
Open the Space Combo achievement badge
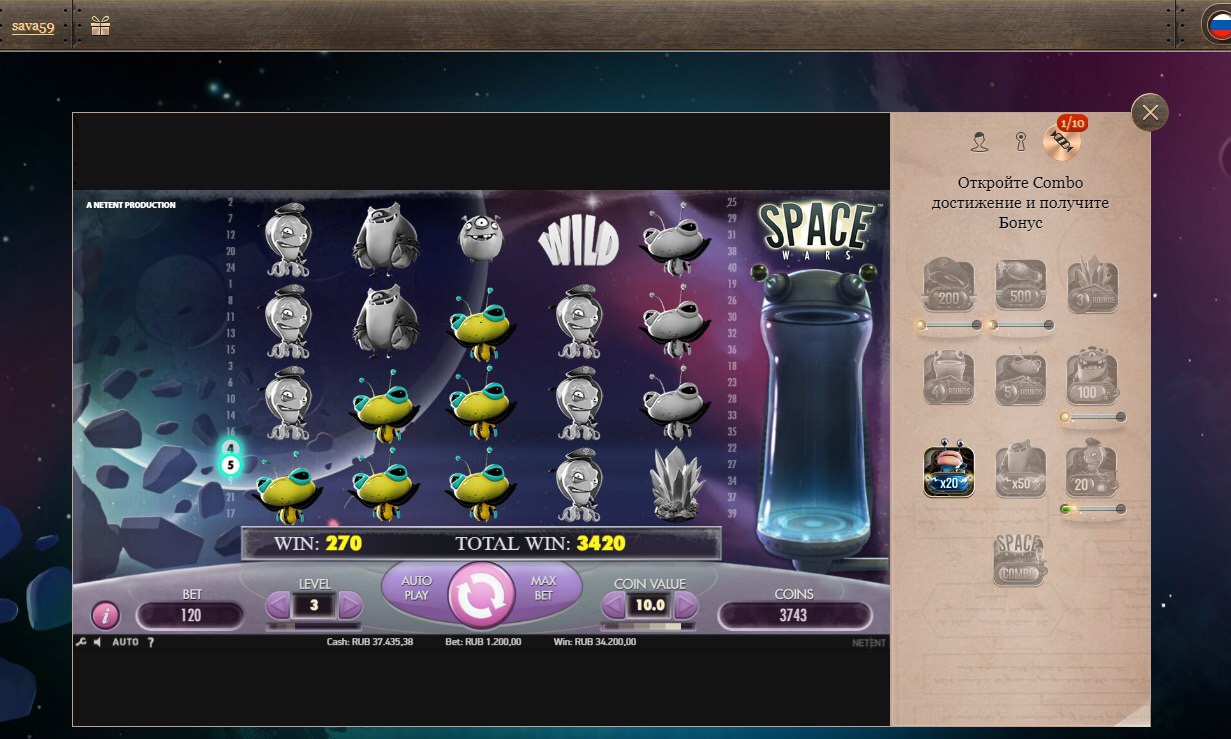1020,559
